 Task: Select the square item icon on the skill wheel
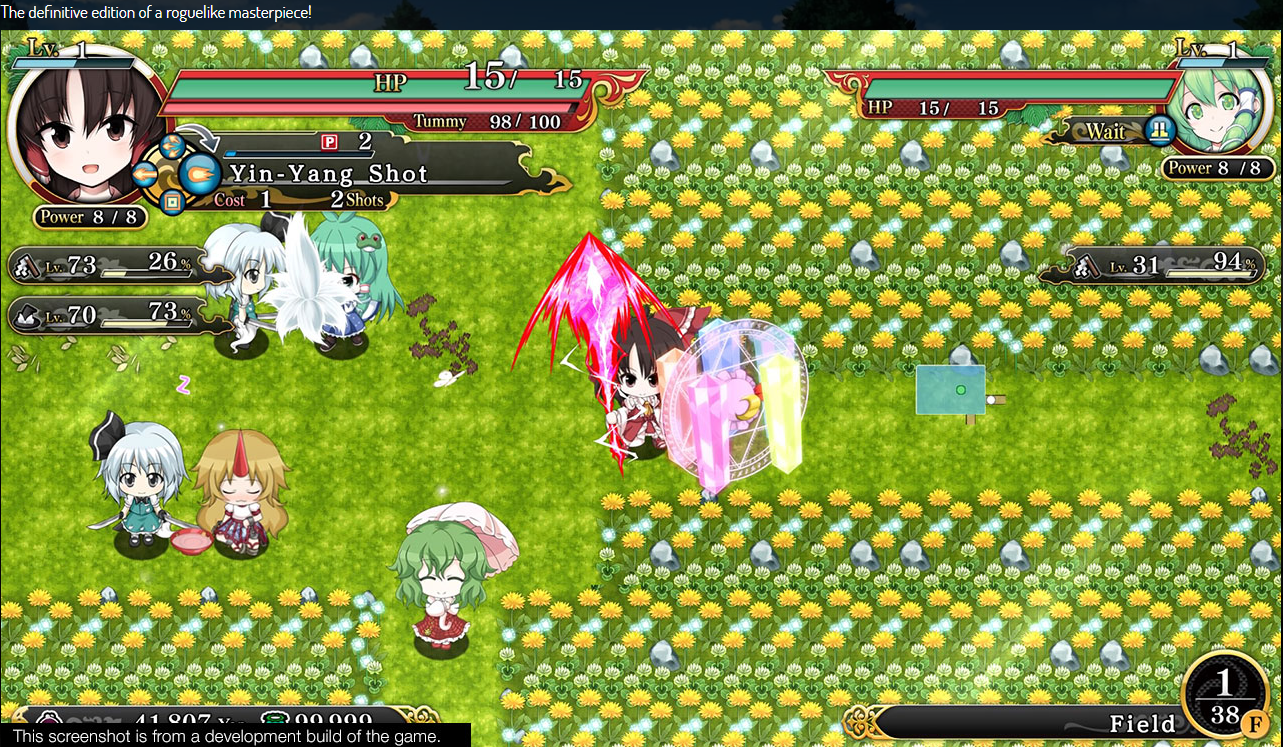pyautogui.click(x=172, y=202)
